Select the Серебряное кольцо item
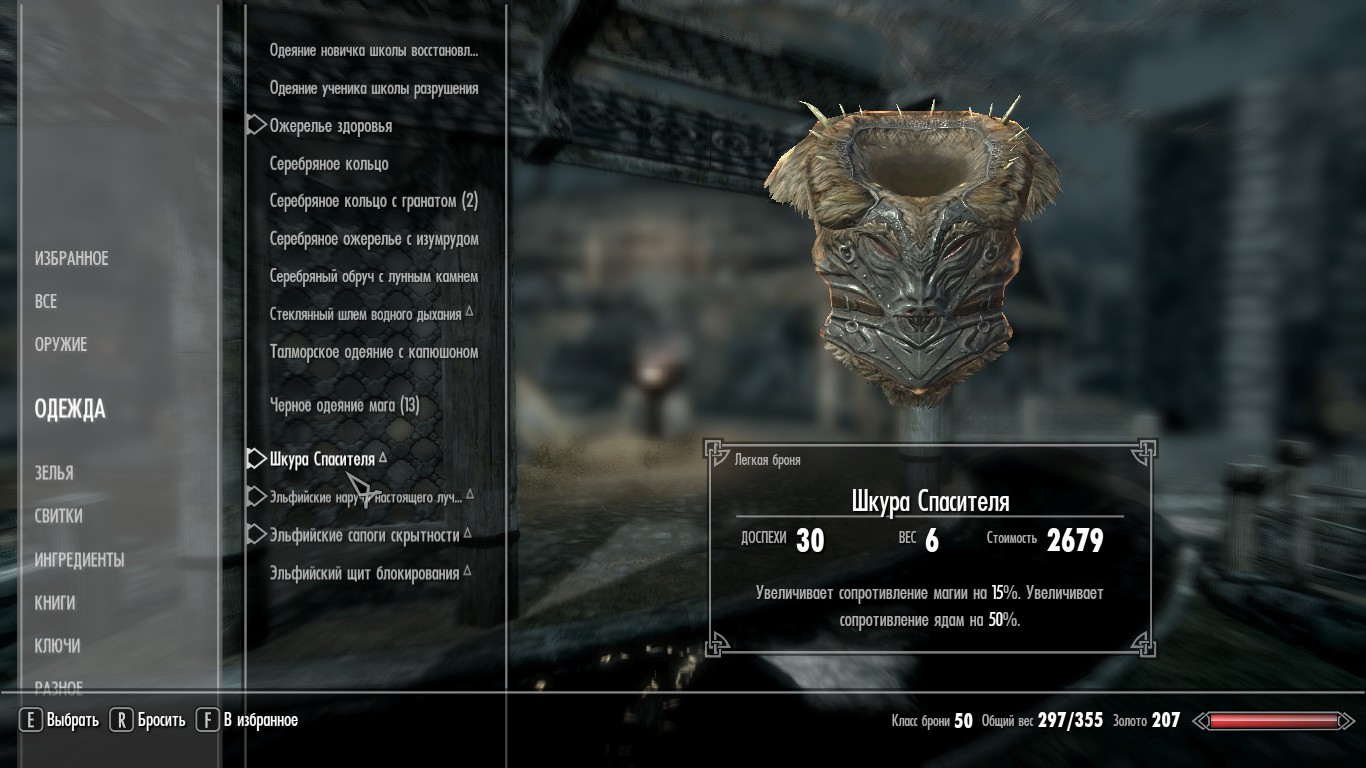The height and width of the screenshot is (768, 1366). (x=329, y=164)
